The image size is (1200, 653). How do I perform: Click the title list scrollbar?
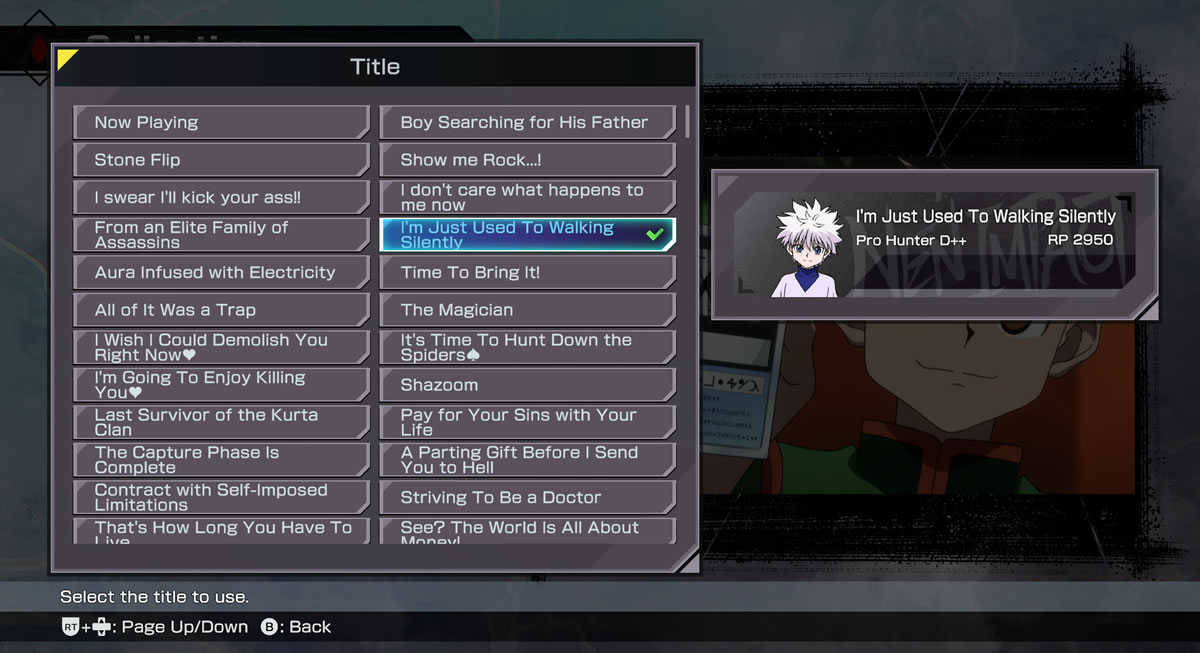[x=687, y=121]
